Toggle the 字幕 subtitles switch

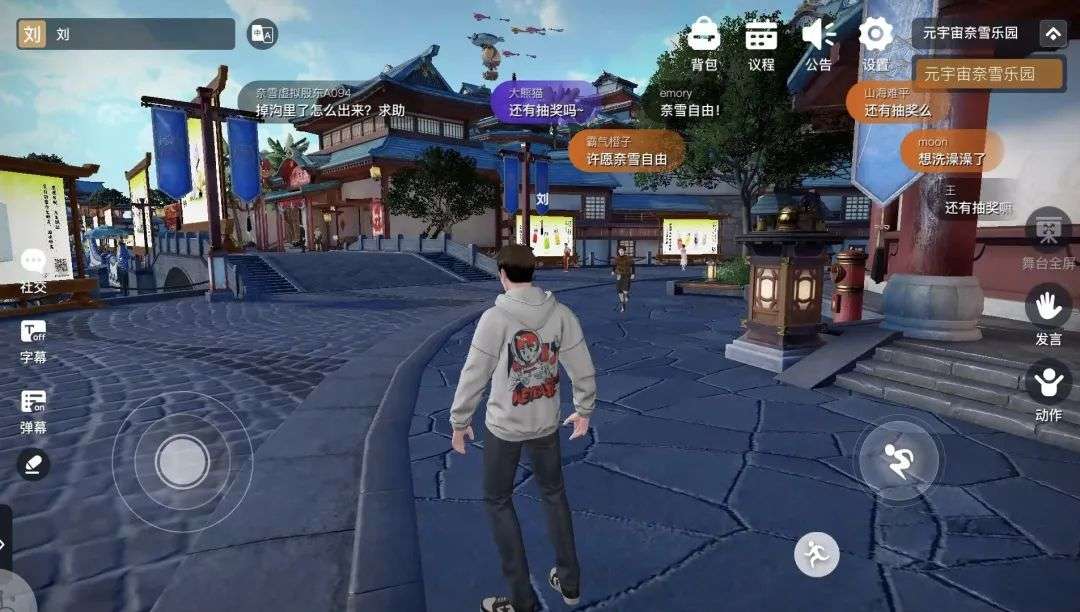point(33,340)
